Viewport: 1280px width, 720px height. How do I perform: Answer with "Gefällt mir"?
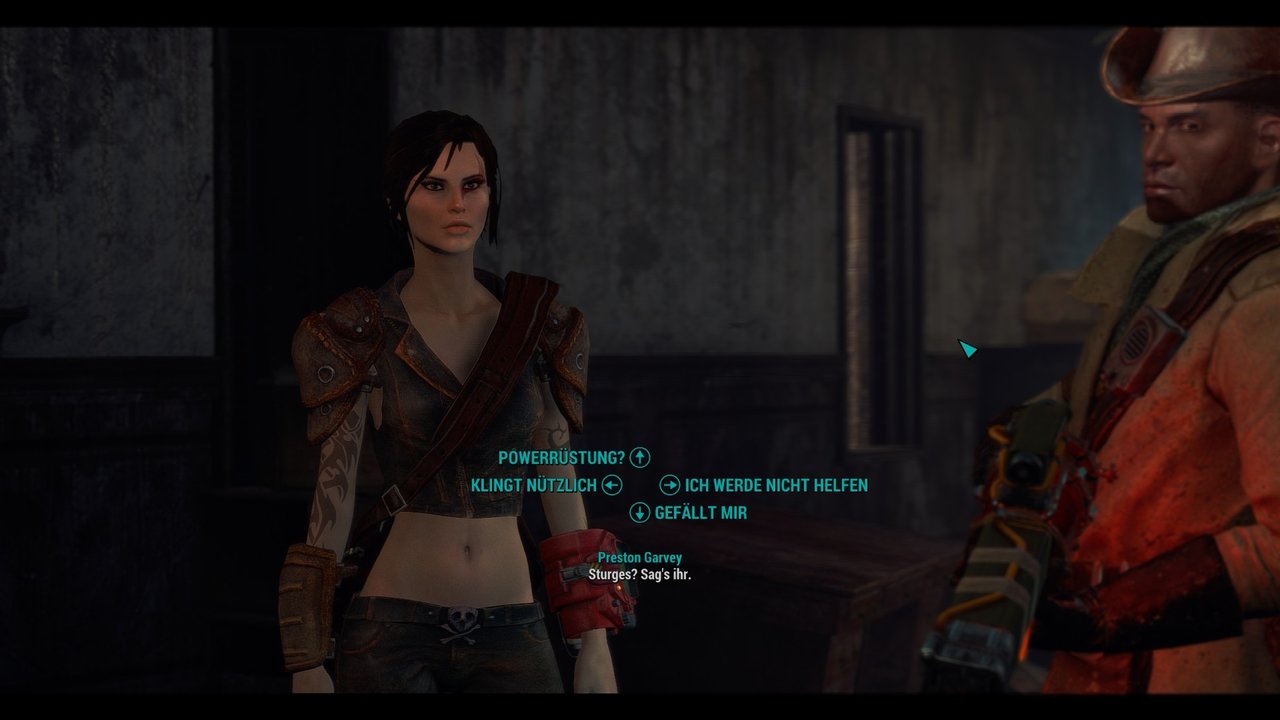(x=700, y=513)
